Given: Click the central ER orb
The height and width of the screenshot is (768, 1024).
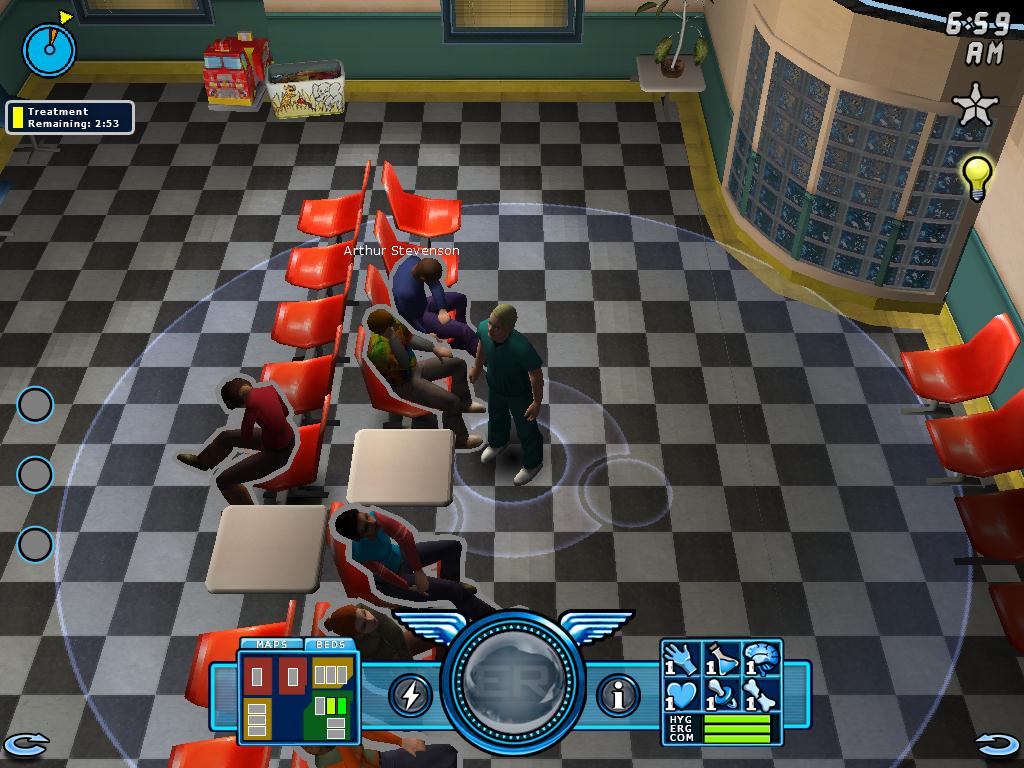Looking at the screenshot, I should [x=513, y=692].
